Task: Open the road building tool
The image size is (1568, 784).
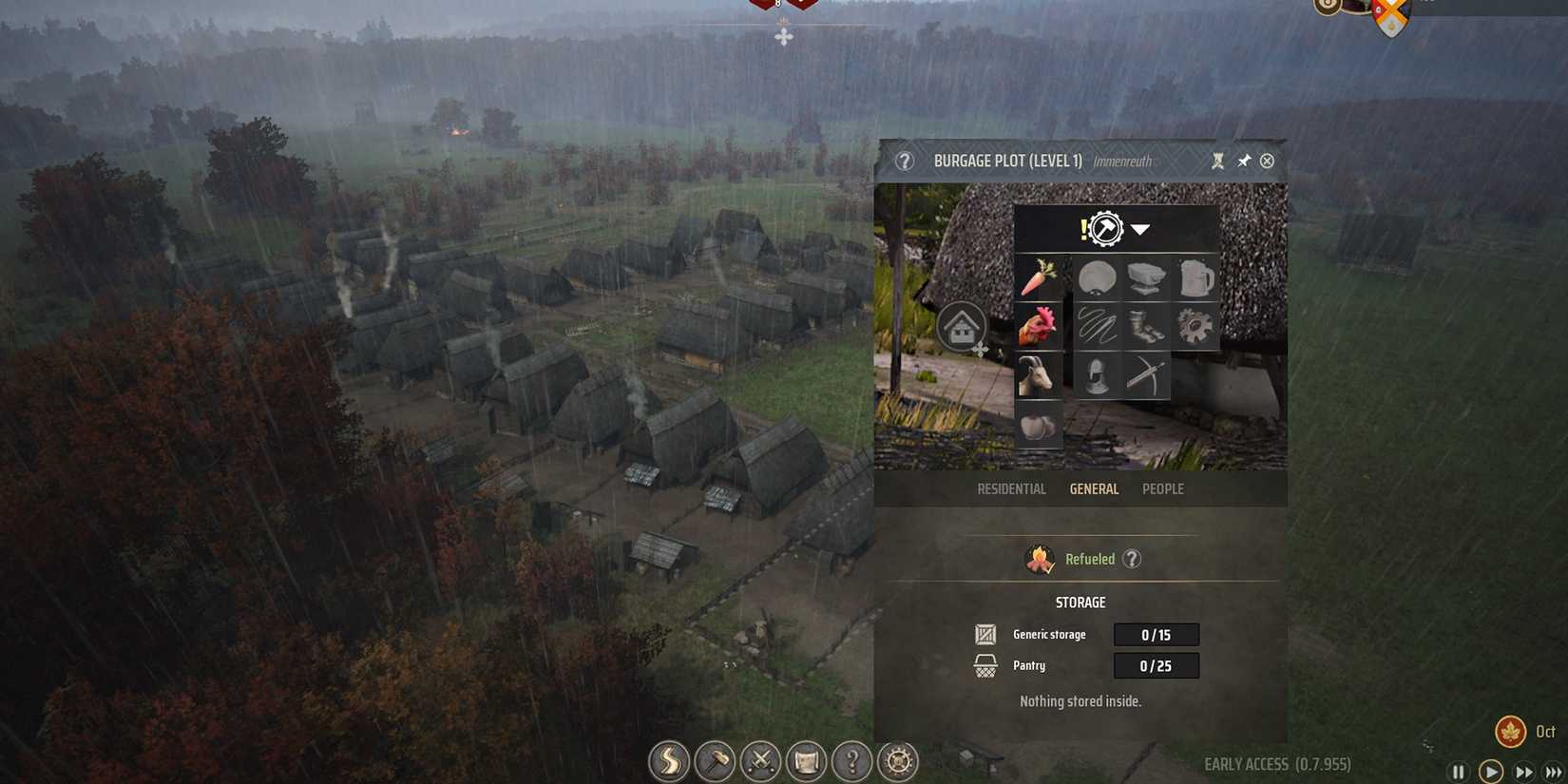Action: pyautogui.click(x=669, y=761)
